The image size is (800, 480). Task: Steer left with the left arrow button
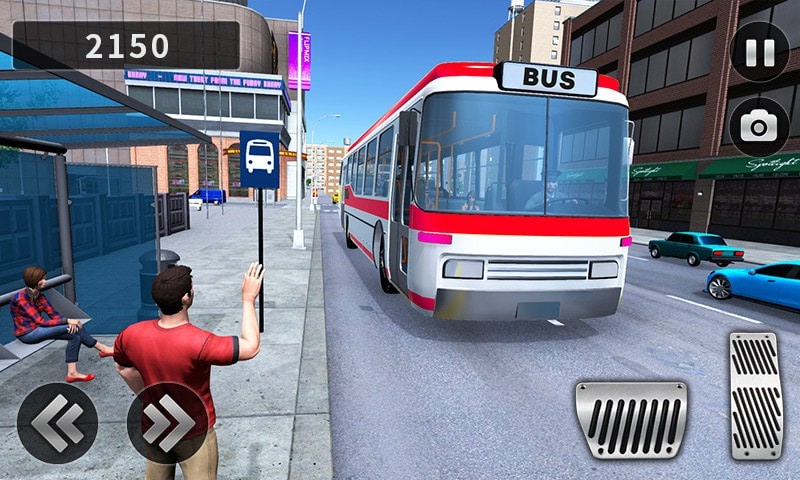coord(57,423)
